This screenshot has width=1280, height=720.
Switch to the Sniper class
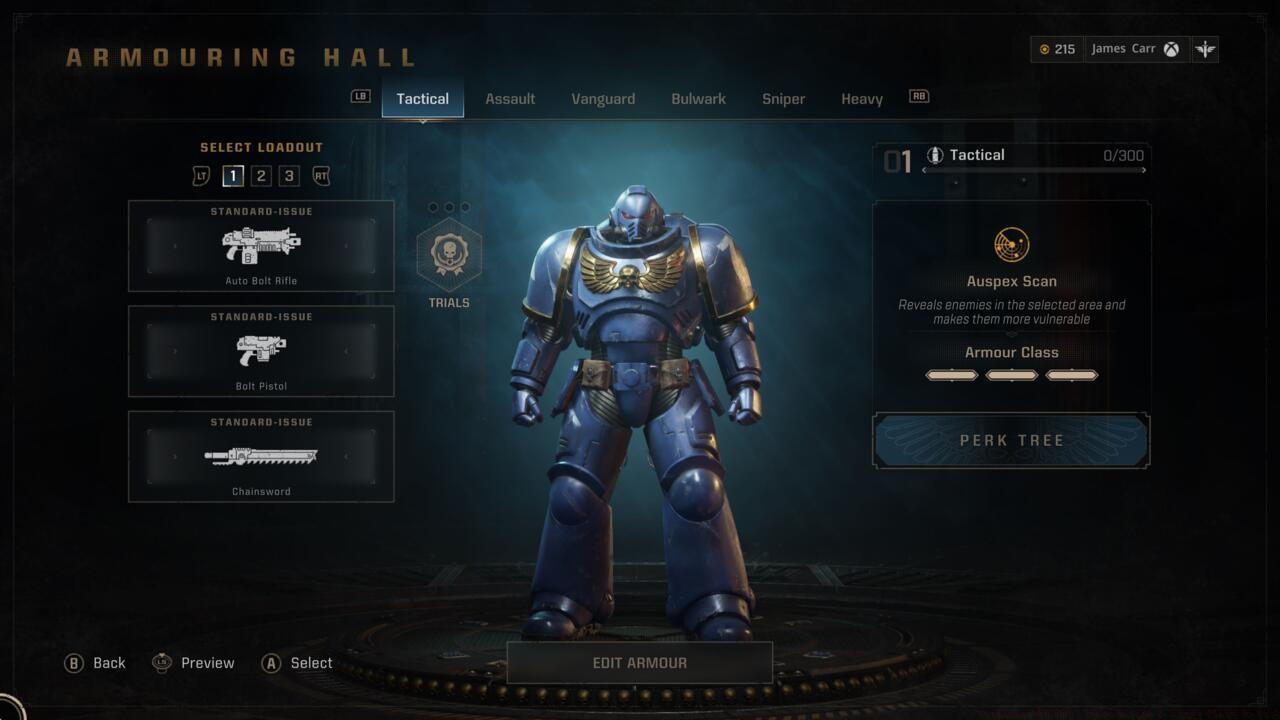pos(783,99)
